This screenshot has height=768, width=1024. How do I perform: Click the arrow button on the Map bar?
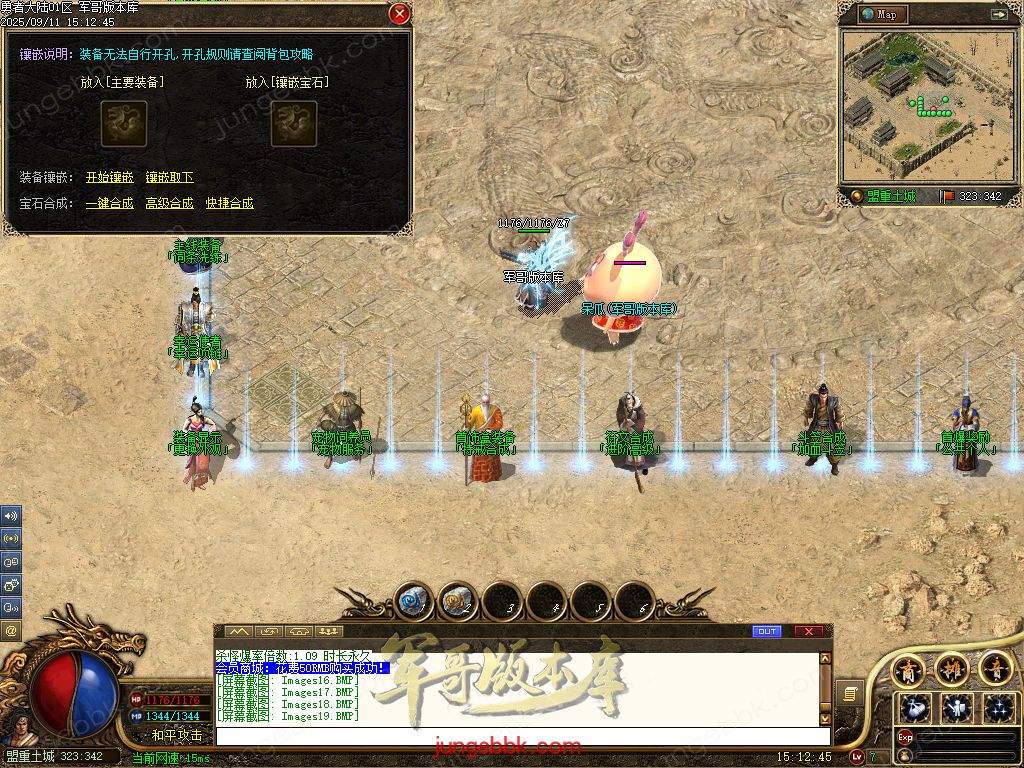click(998, 14)
